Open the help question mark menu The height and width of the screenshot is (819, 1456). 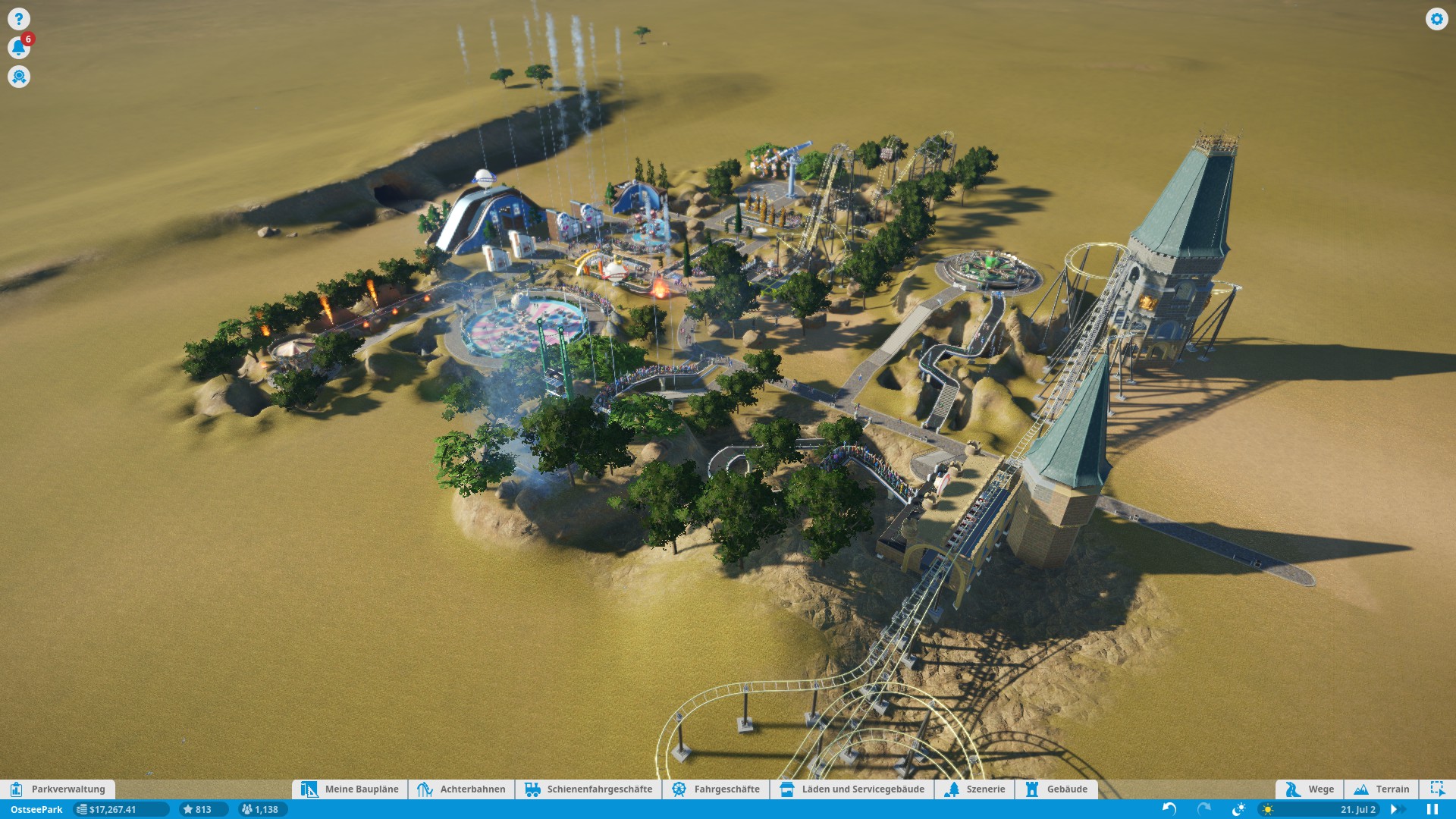click(19, 19)
